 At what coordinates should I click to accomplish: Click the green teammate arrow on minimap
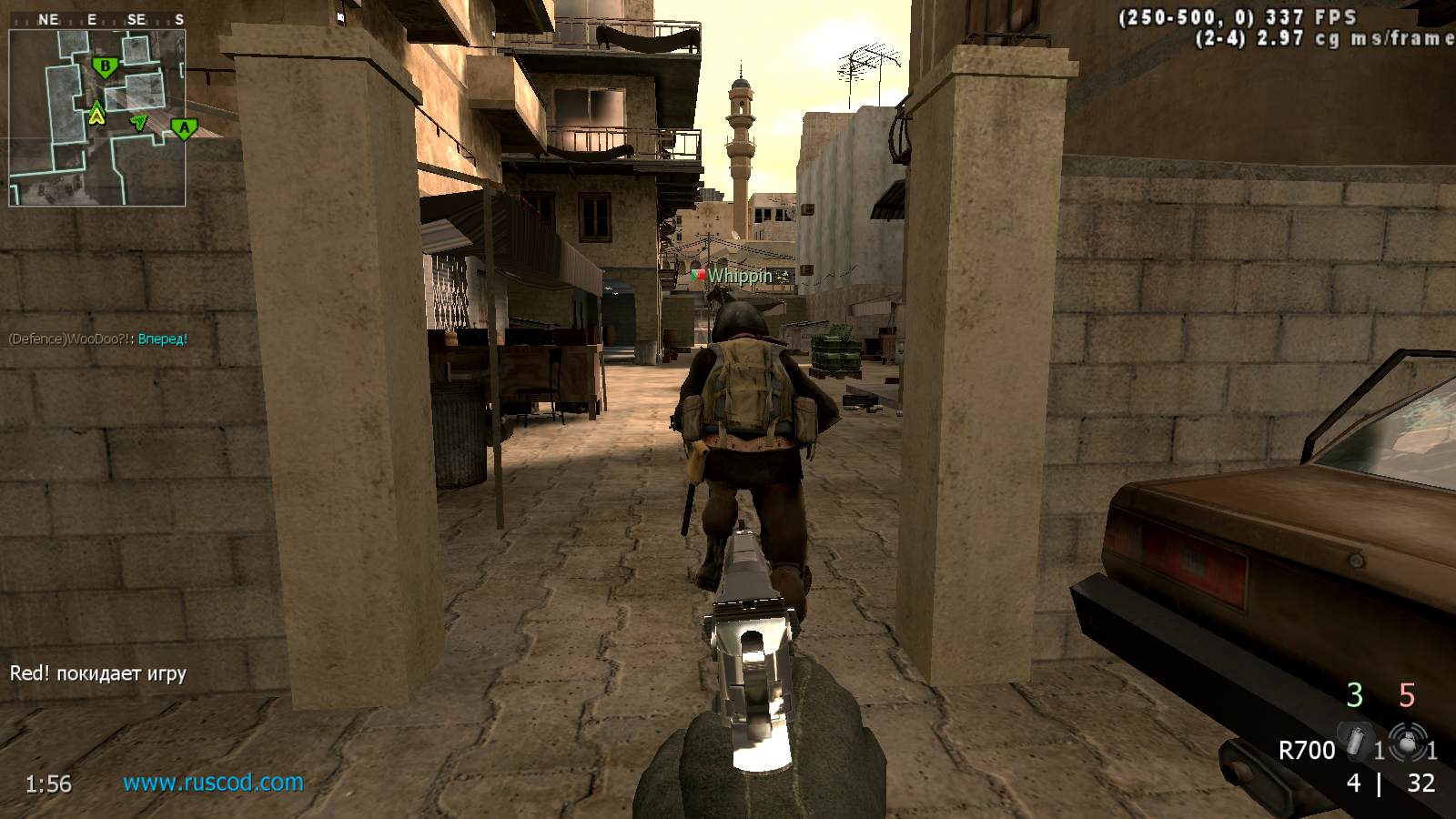pos(138,121)
